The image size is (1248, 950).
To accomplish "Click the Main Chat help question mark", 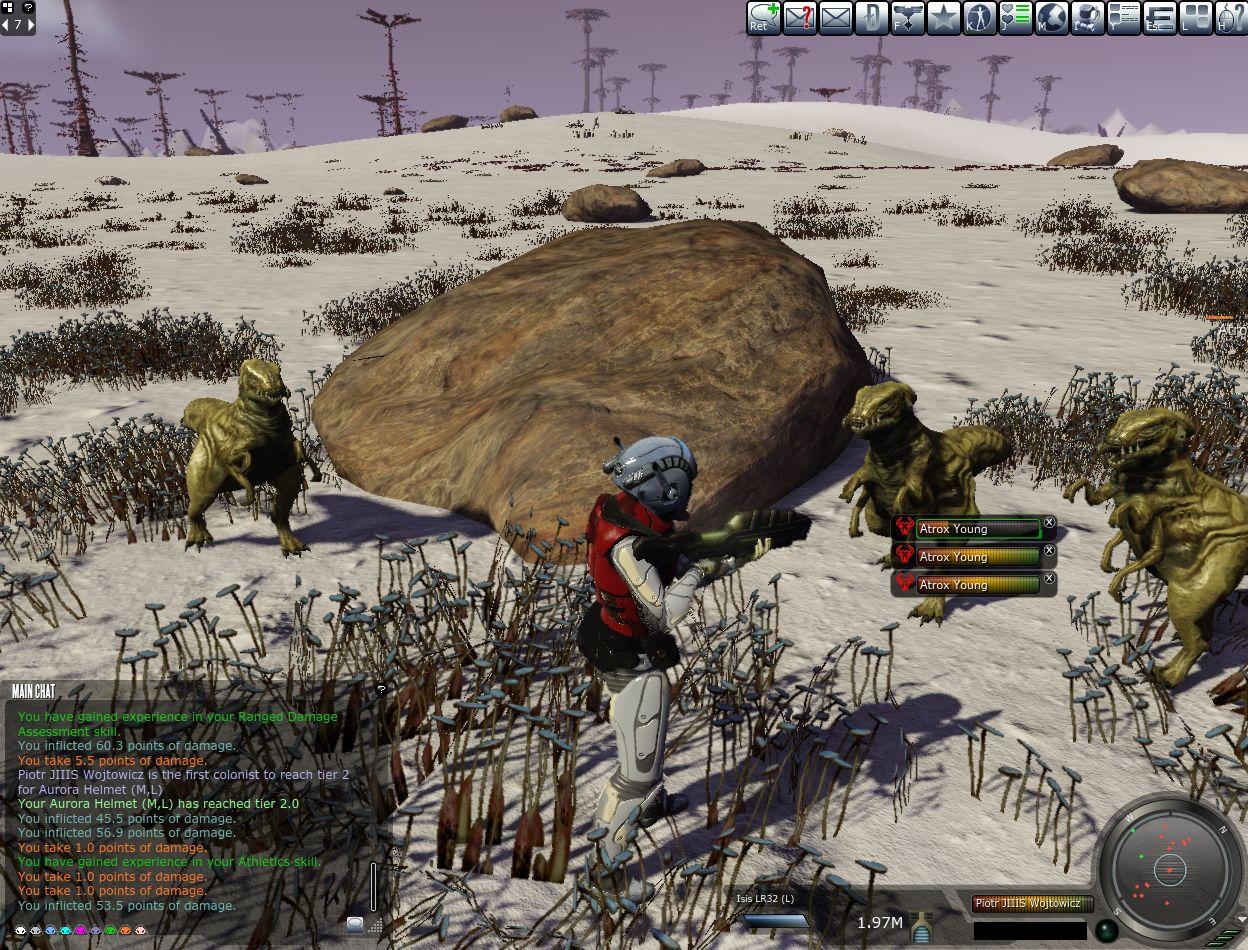I will (380, 689).
